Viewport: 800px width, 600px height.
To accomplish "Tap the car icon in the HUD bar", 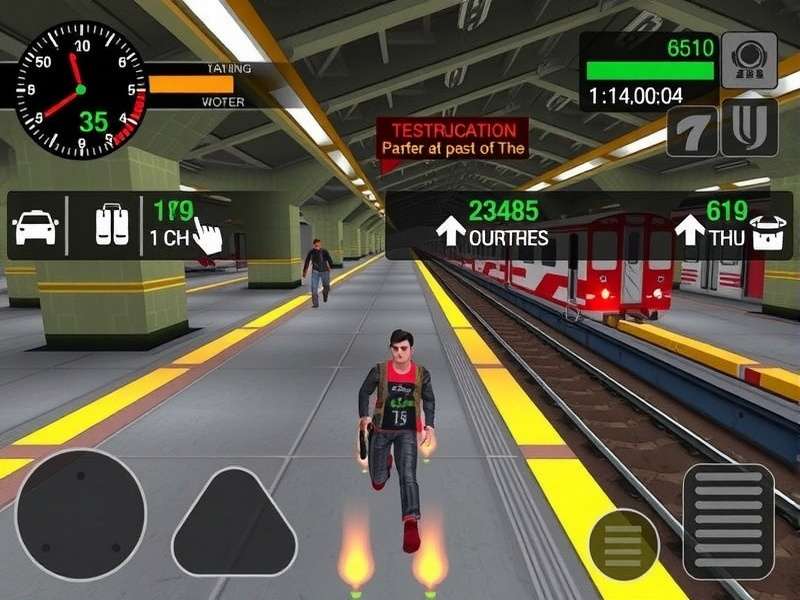I will [x=34, y=226].
